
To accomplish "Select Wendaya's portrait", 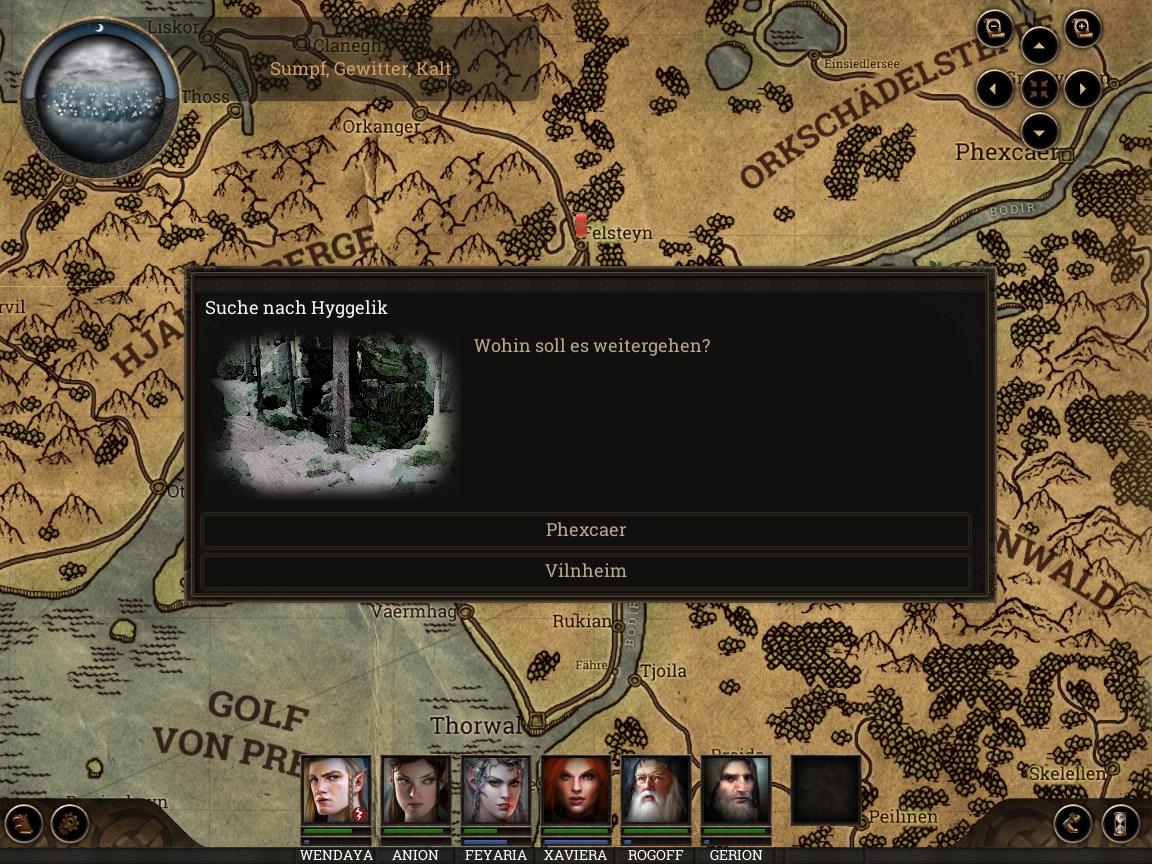I will tap(336, 790).
